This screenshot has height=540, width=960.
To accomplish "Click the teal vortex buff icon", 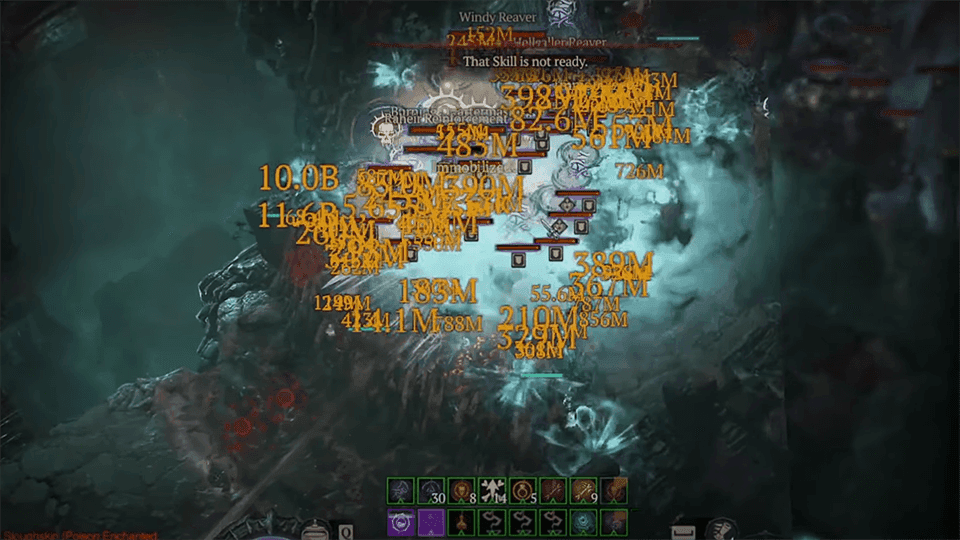I will pyautogui.click(x=581, y=520).
